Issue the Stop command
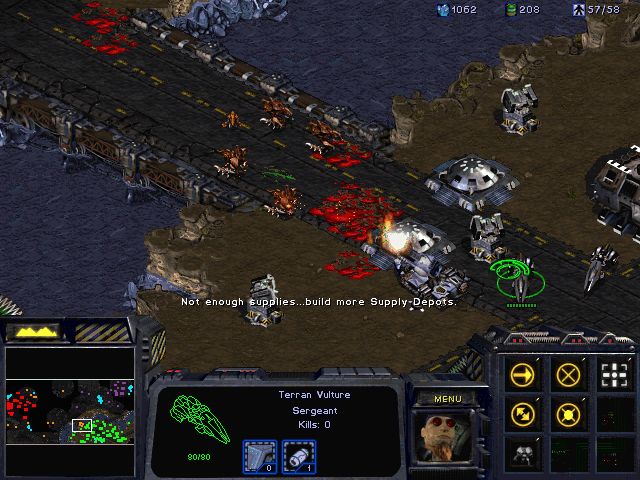The width and height of the screenshot is (640, 480). (569, 375)
